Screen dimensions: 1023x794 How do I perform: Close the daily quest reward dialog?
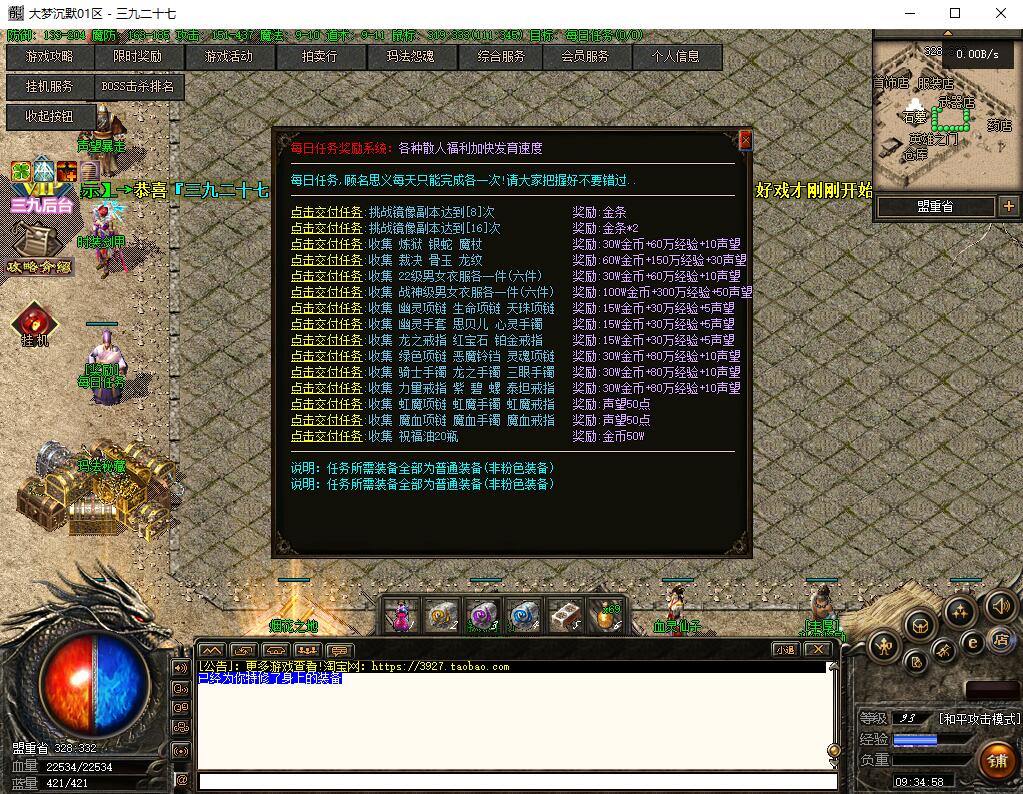click(x=744, y=141)
